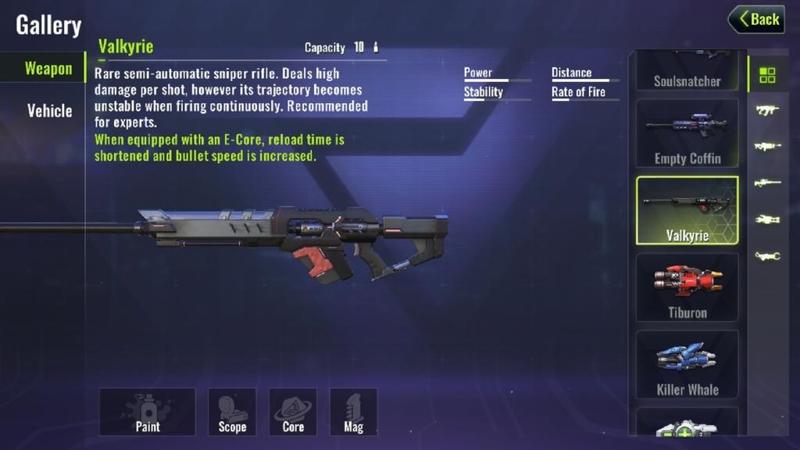Open the Scope attachment slot
Viewport: 800px width, 450px height.
coord(232,411)
